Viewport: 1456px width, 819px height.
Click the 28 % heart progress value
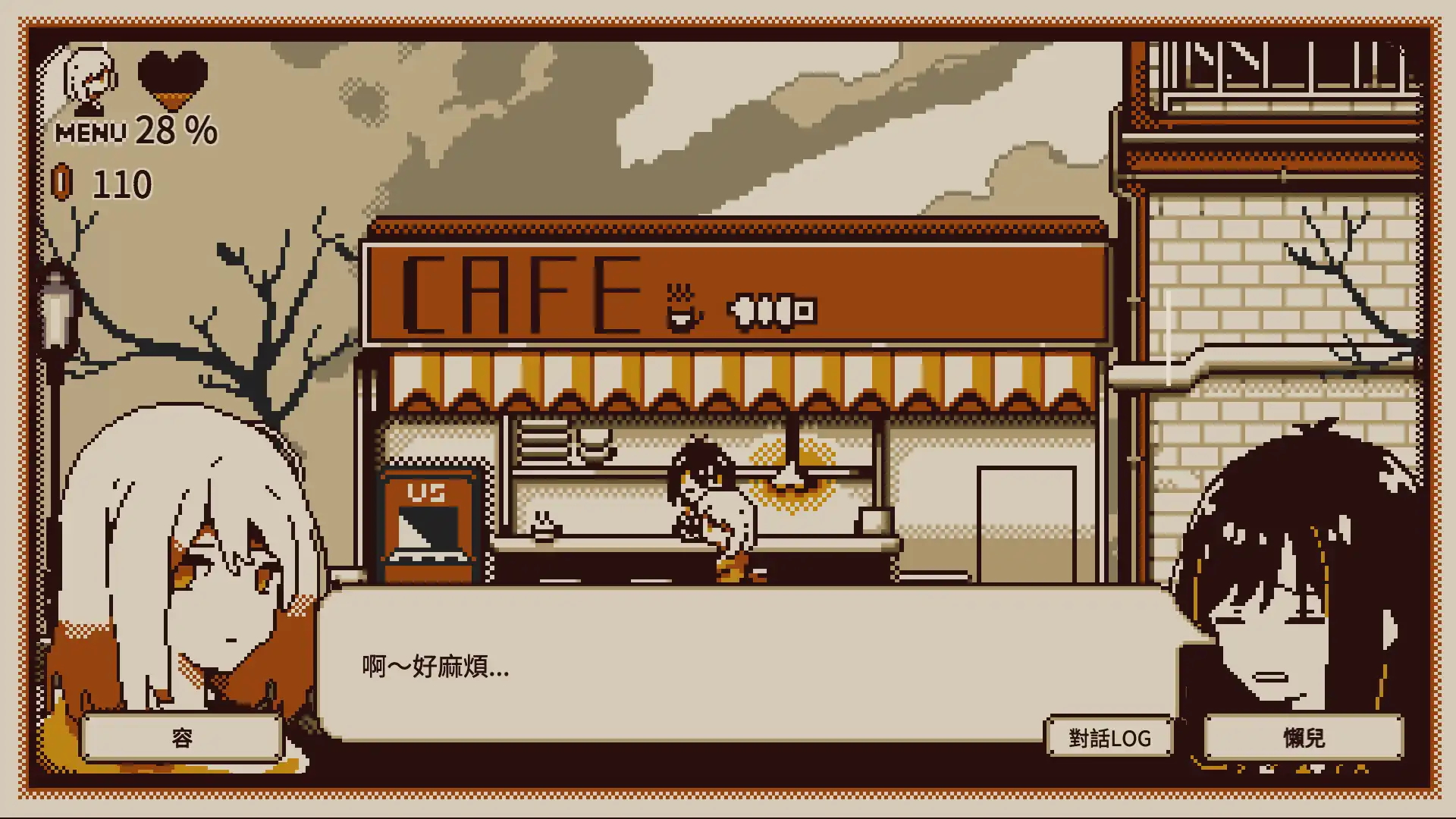coord(174,131)
